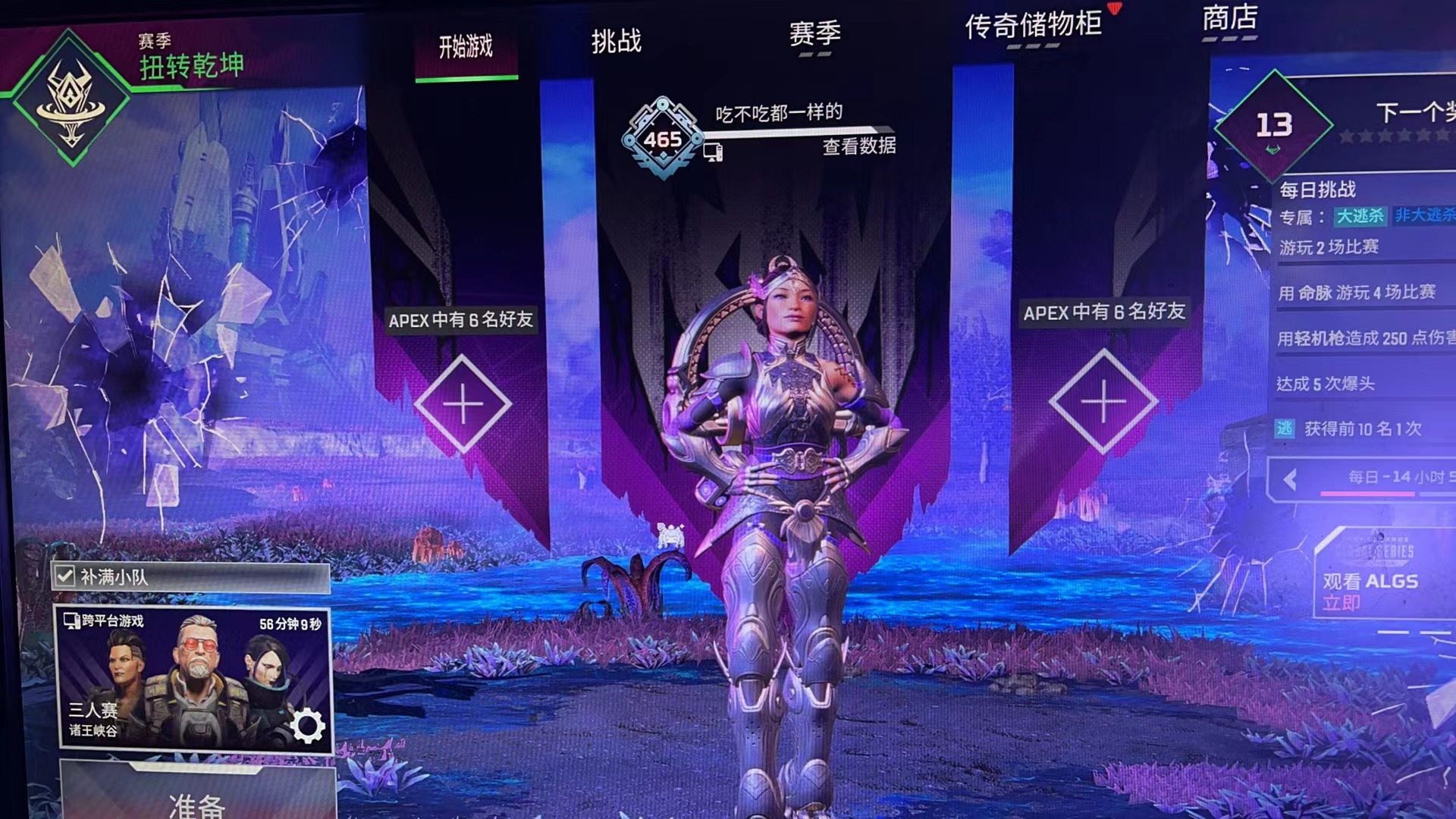This screenshot has width=1456, height=819.
Task: Open the 传奇储物柜 tab
Action: click(1033, 26)
